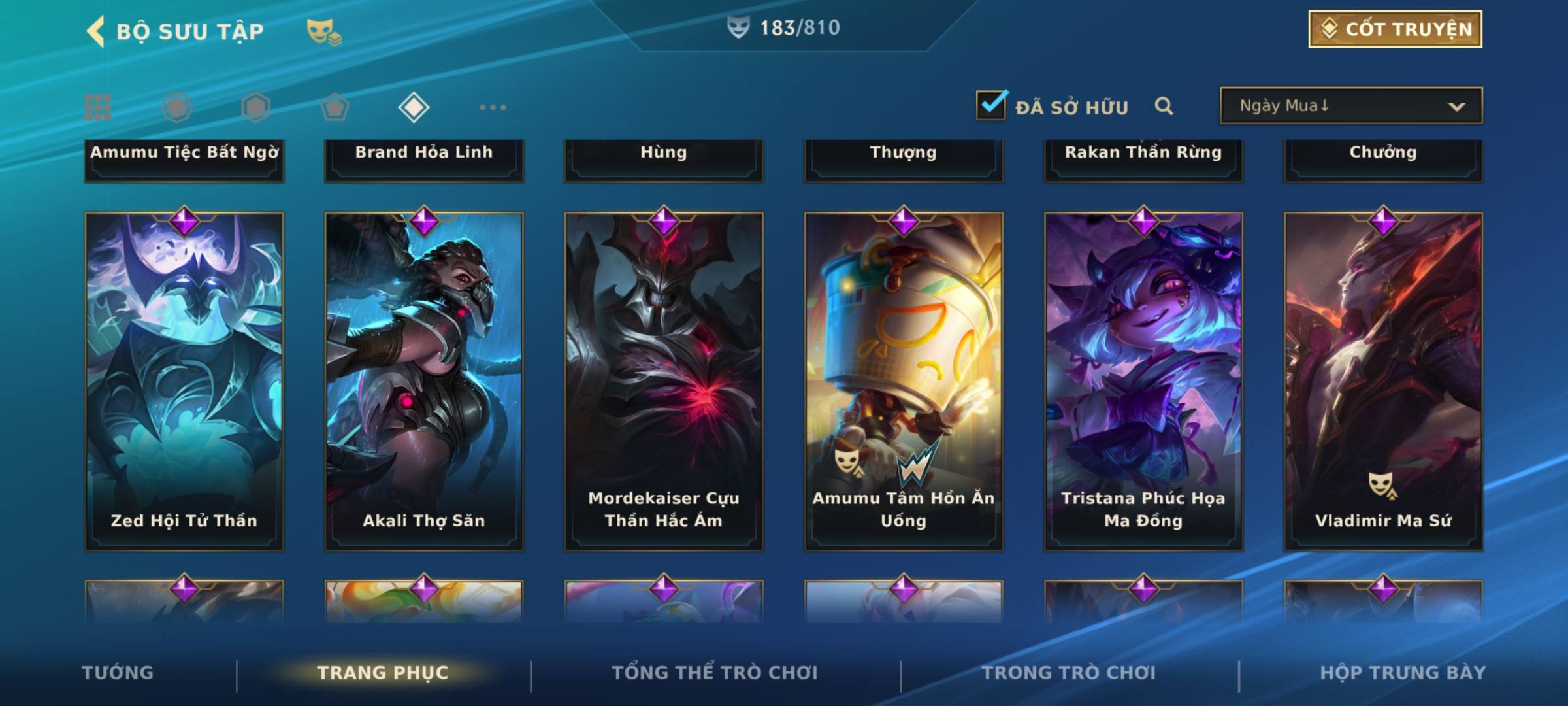Open the three-dots more filters

tap(493, 107)
